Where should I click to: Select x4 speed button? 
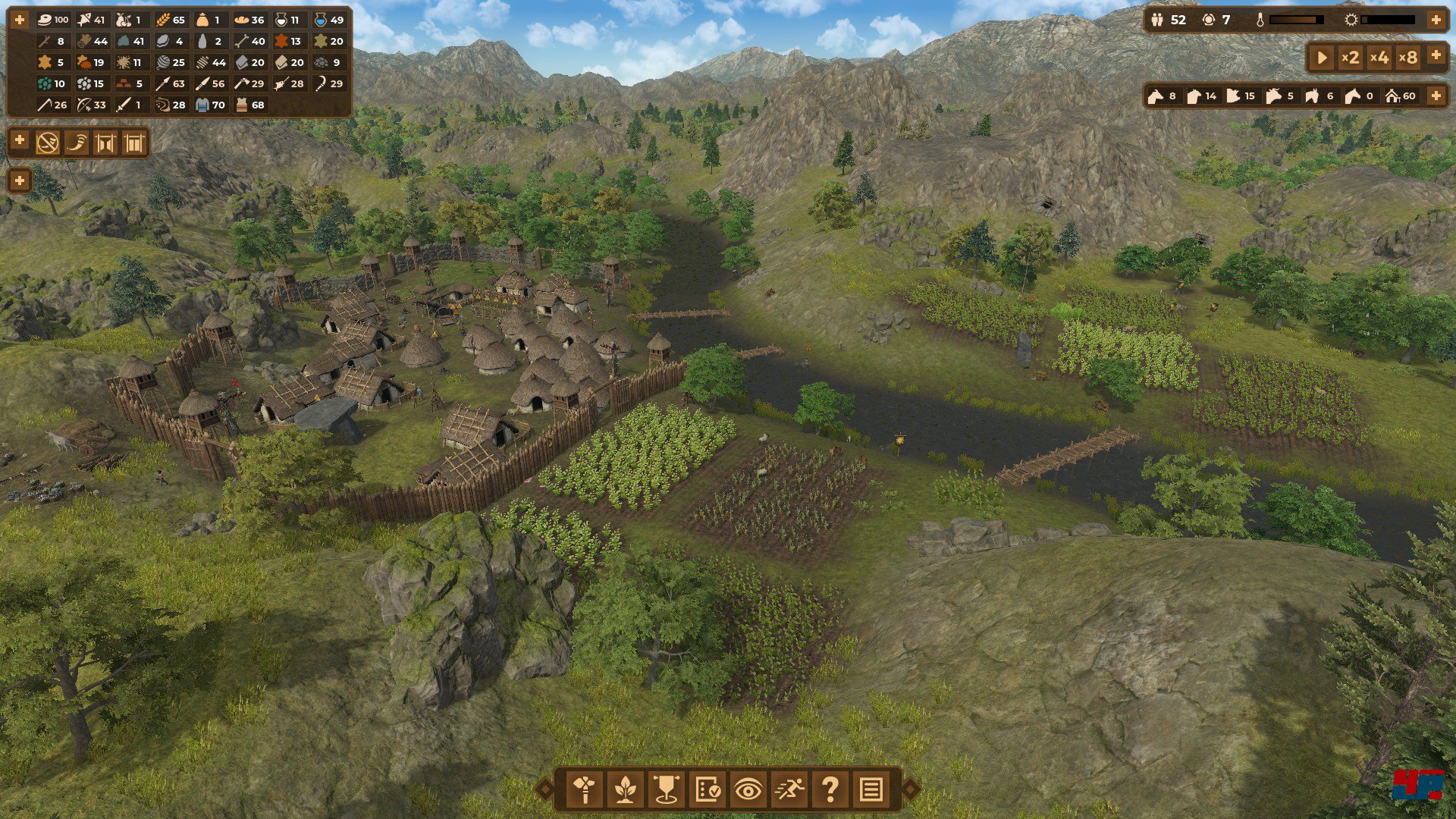[x=1379, y=57]
